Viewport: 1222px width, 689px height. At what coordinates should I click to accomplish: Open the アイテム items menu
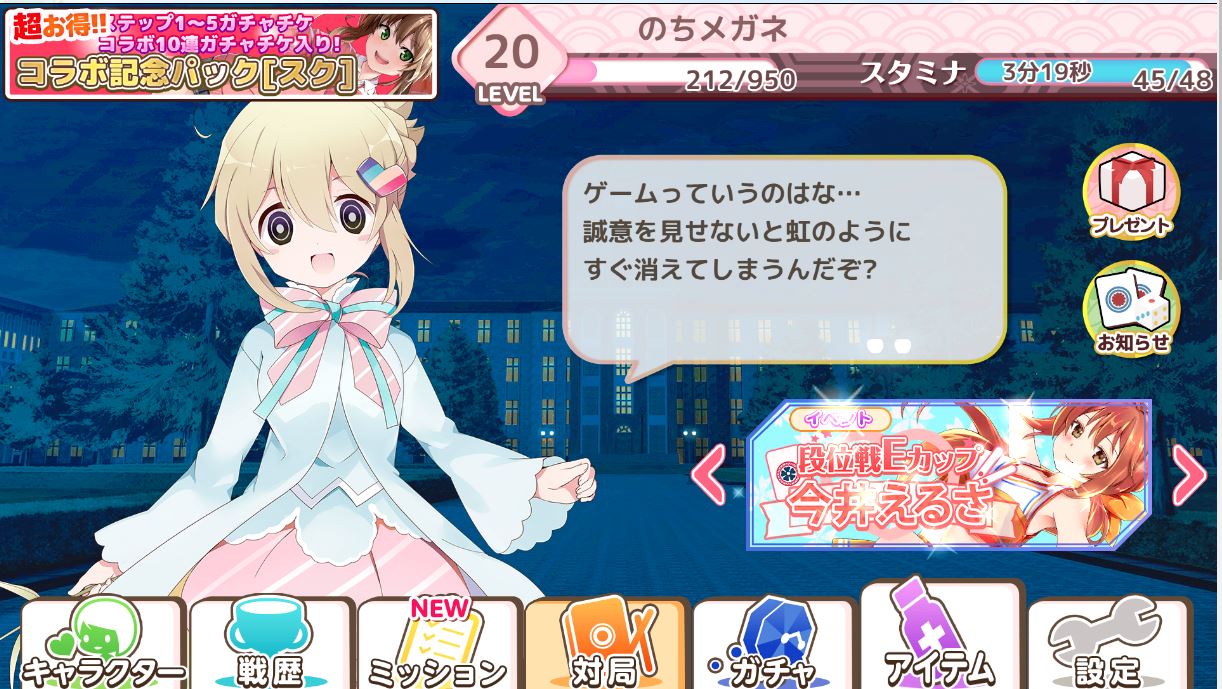point(941,640)
